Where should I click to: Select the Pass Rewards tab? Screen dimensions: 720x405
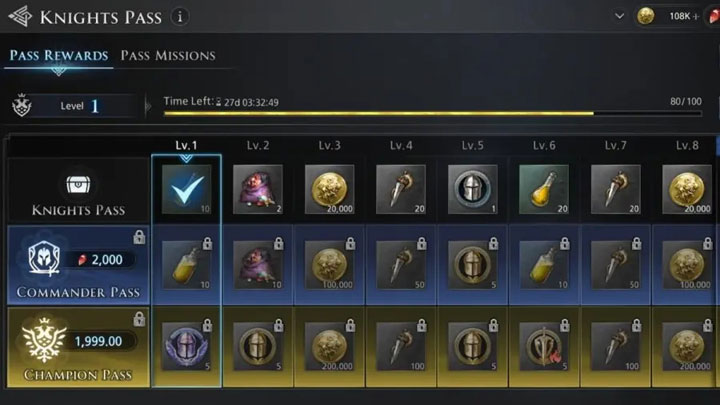point(59,56)
